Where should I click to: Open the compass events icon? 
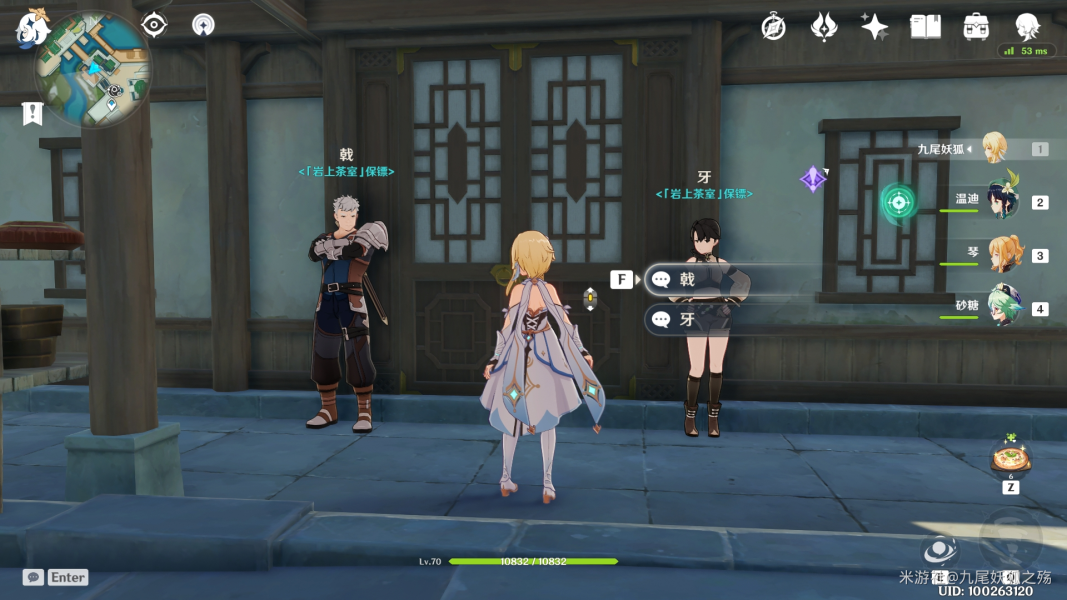coord(773,27)
